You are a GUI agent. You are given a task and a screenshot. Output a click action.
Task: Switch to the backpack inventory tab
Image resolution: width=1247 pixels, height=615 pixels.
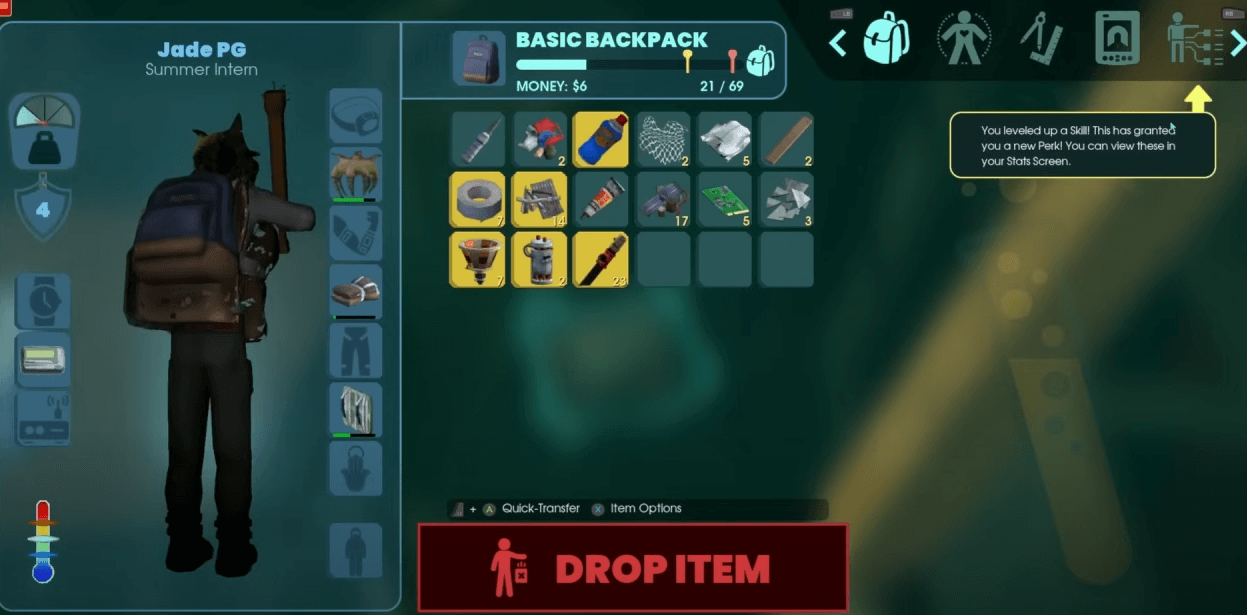pos(885,39)
